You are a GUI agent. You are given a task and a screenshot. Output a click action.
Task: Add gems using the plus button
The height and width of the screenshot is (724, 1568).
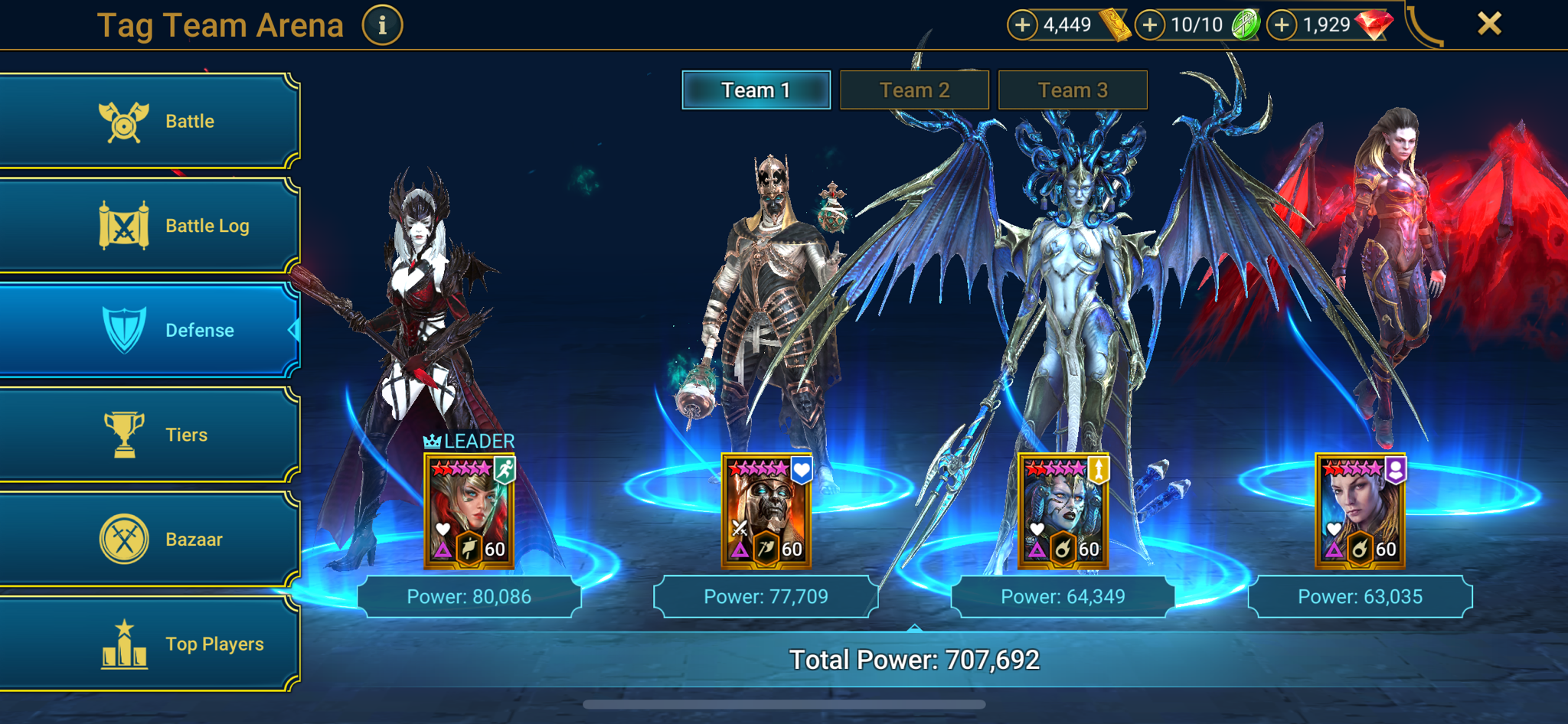(1283, 24)
